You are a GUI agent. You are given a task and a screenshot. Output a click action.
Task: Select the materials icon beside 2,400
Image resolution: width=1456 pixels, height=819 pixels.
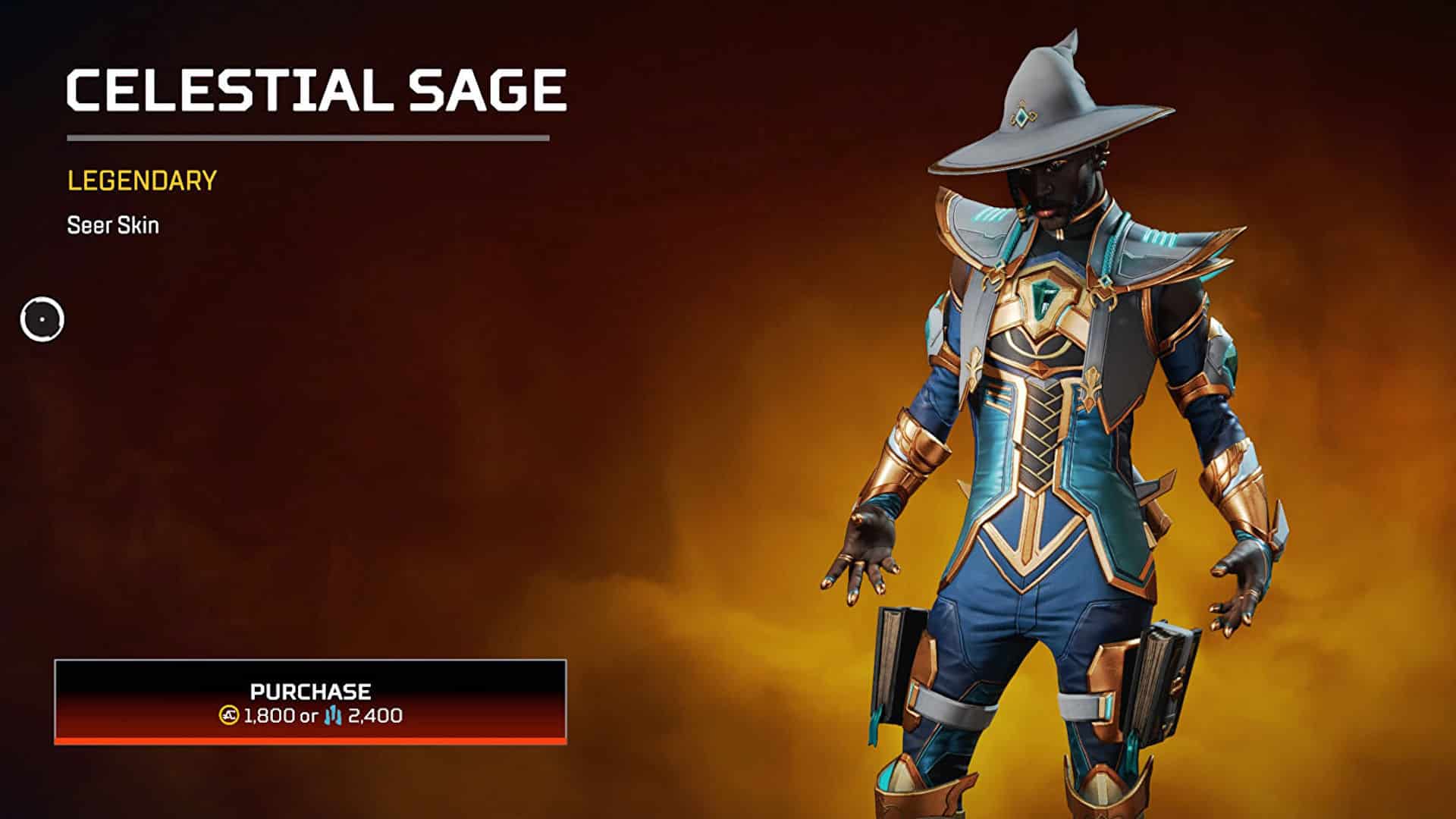[x=332, y=715]
